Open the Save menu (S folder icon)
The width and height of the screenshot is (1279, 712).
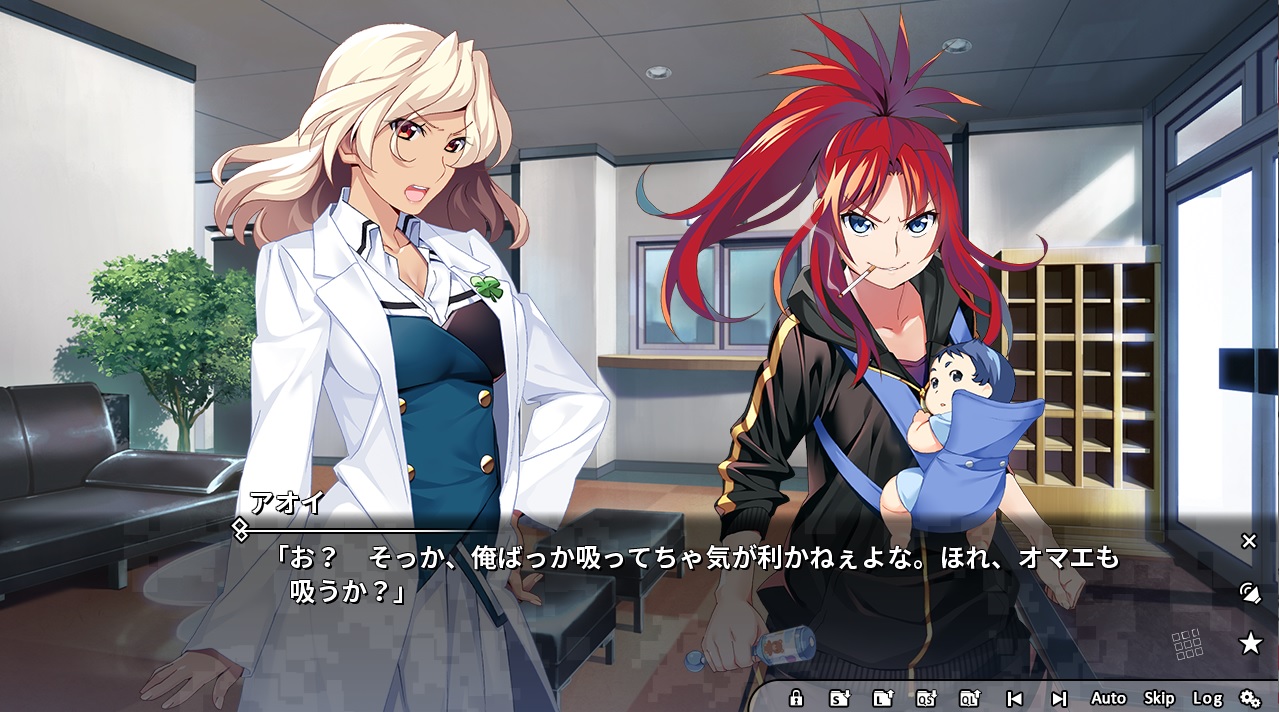pyautogui.click(x=840, y=698)
